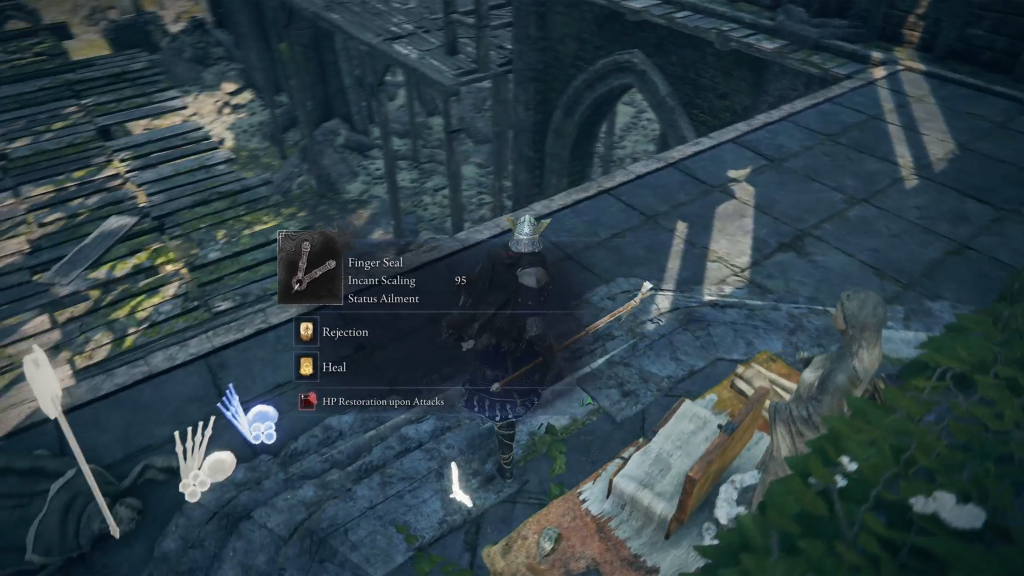The height and width of the screenshot is (576, 1024).
Task: Select the Finger Seal weapon icon
Action: (308, 268)
